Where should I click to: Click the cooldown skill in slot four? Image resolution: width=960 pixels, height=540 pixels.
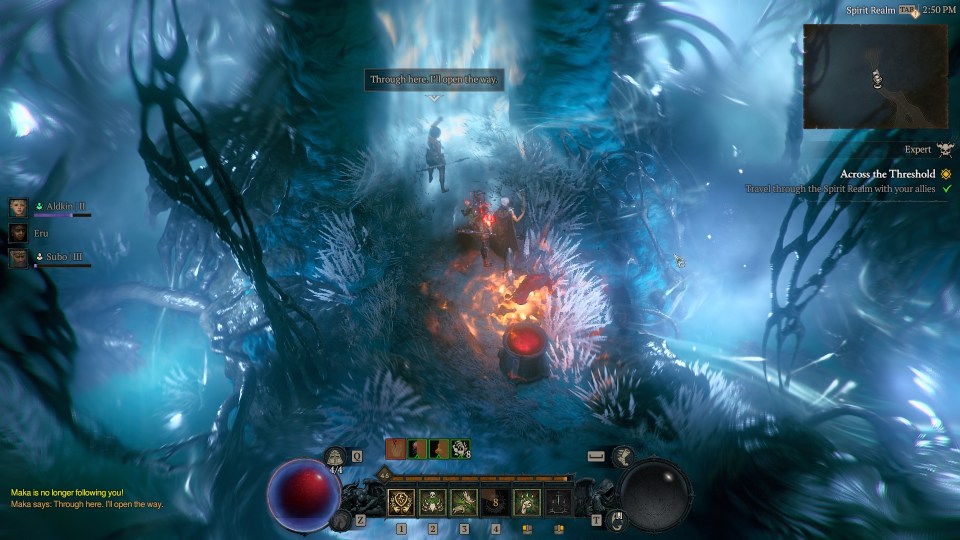tap(495, 501)
